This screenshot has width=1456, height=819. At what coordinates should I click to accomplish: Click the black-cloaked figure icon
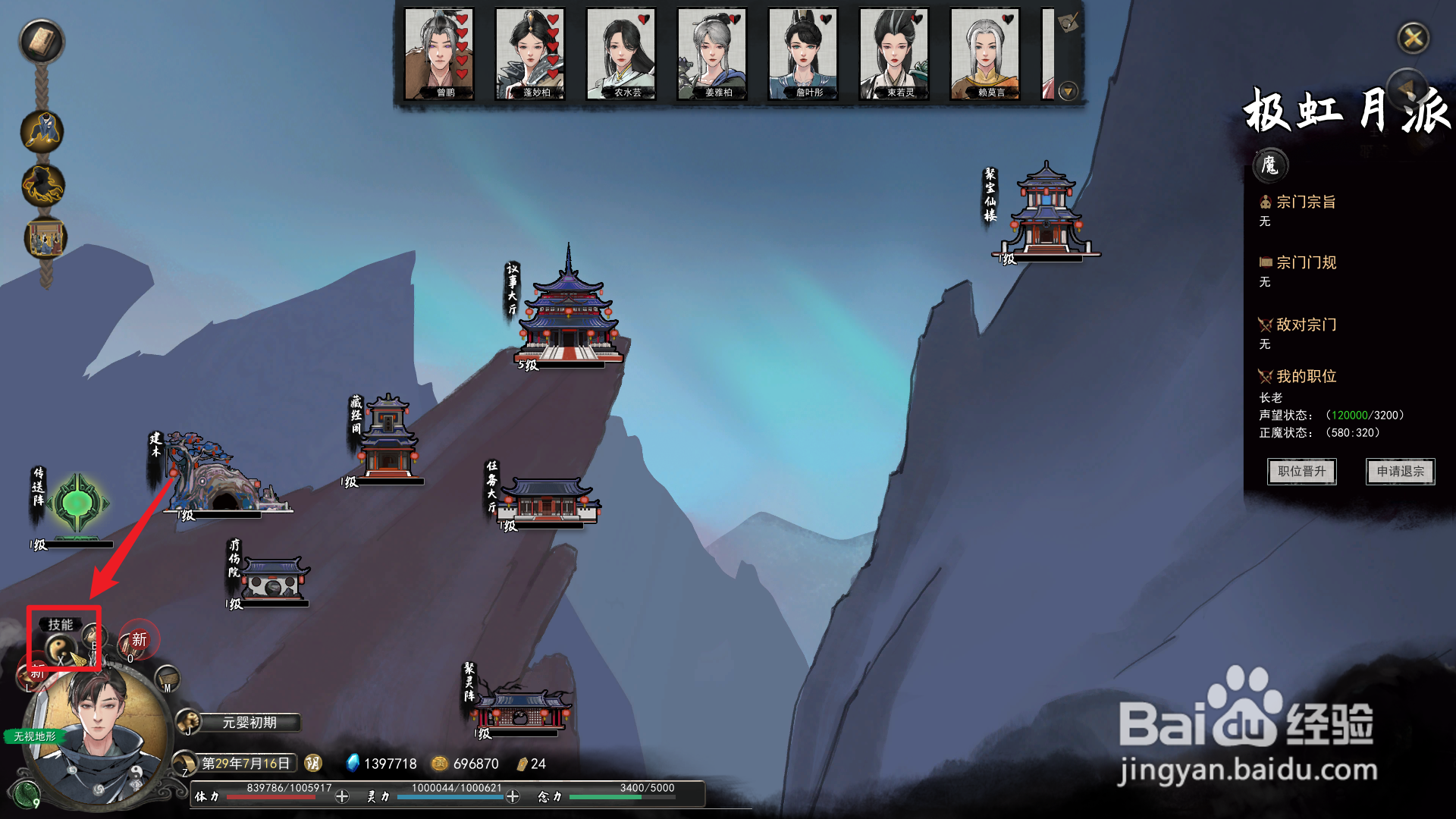(x=42, y=185)
